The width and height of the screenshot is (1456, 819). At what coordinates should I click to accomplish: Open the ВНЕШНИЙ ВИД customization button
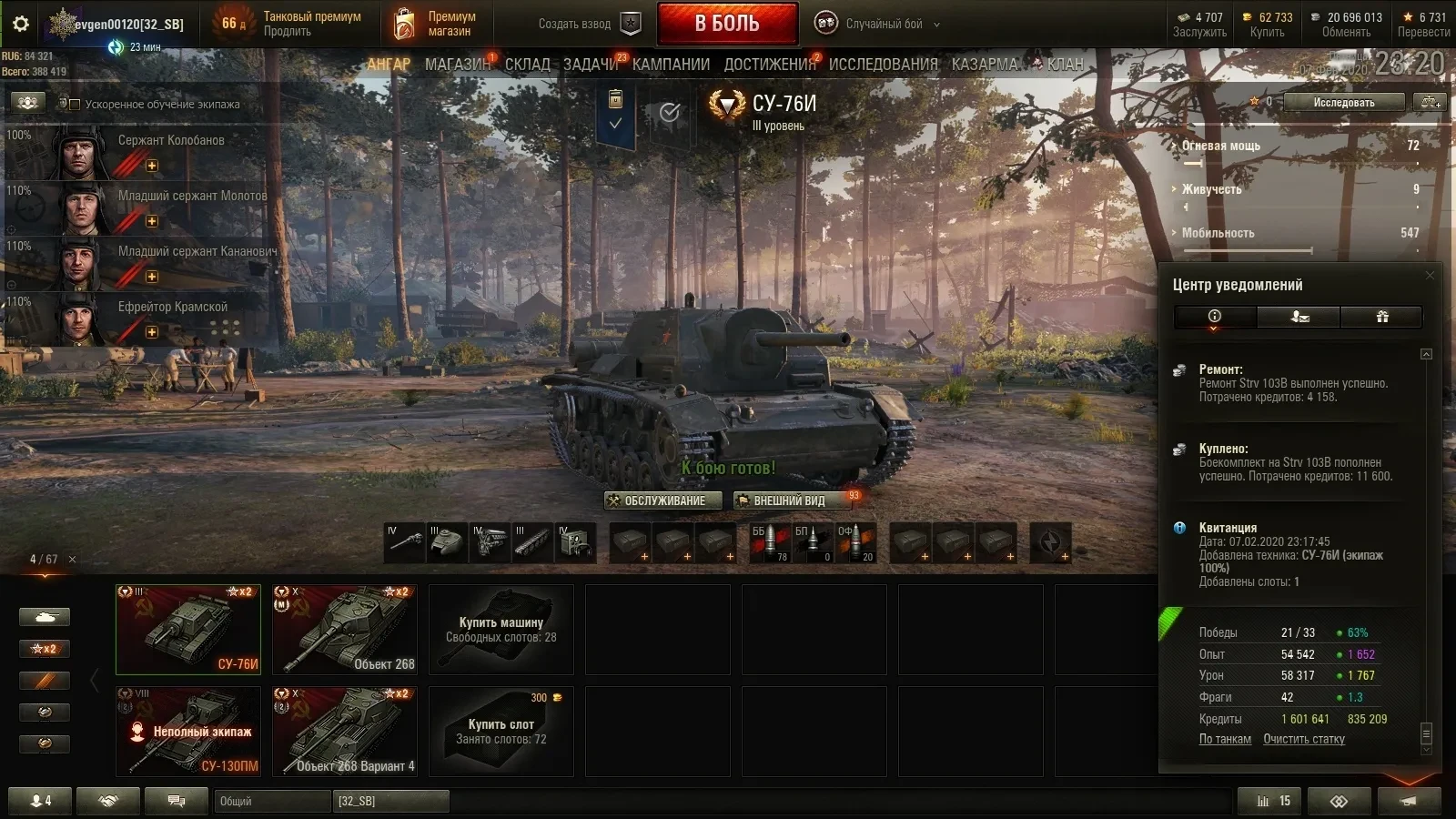coord(790,500)
